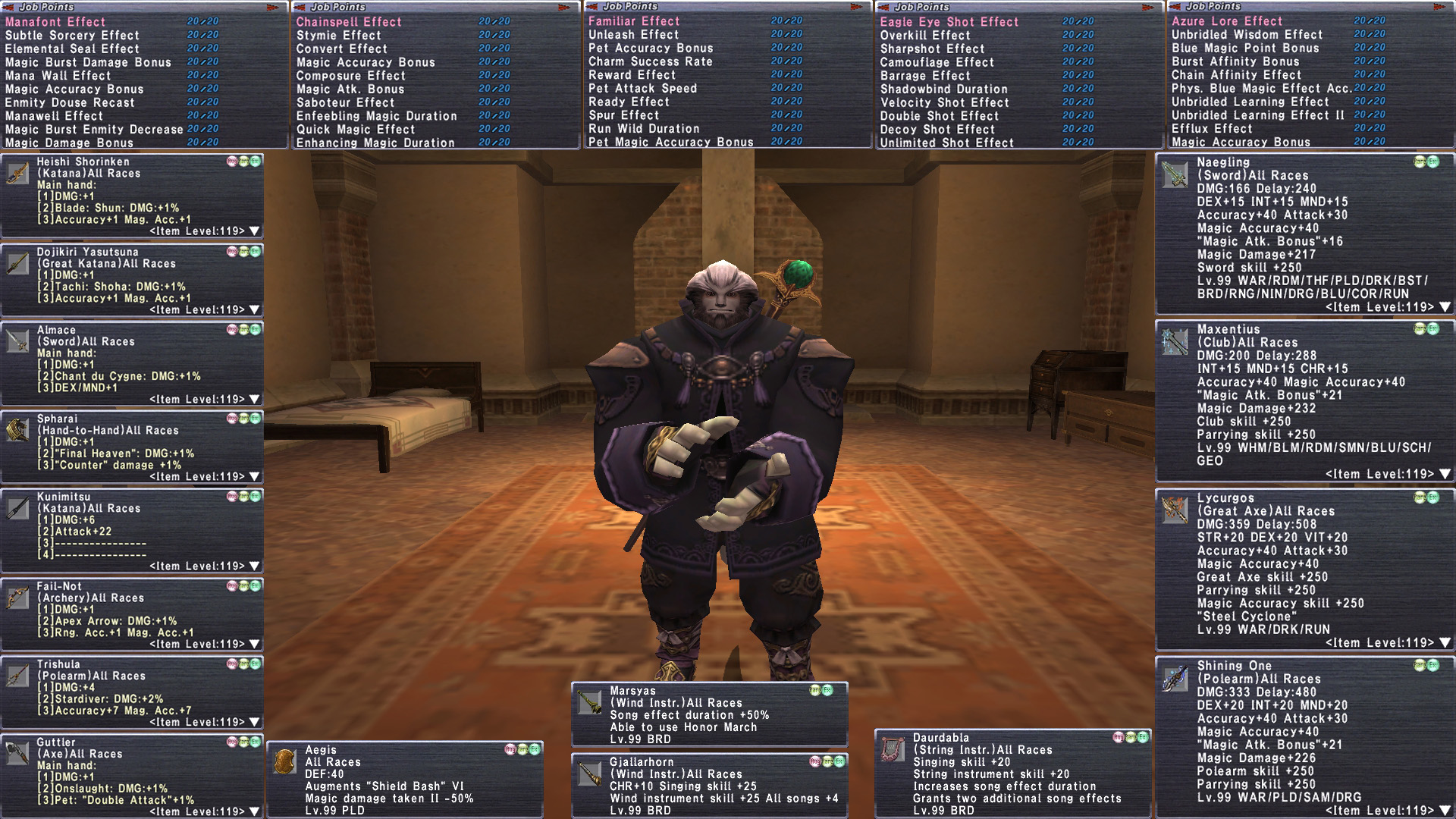Select the Fail-Not bow icon
Viewport: 1456px width, 819px height.
click(17, 598)
